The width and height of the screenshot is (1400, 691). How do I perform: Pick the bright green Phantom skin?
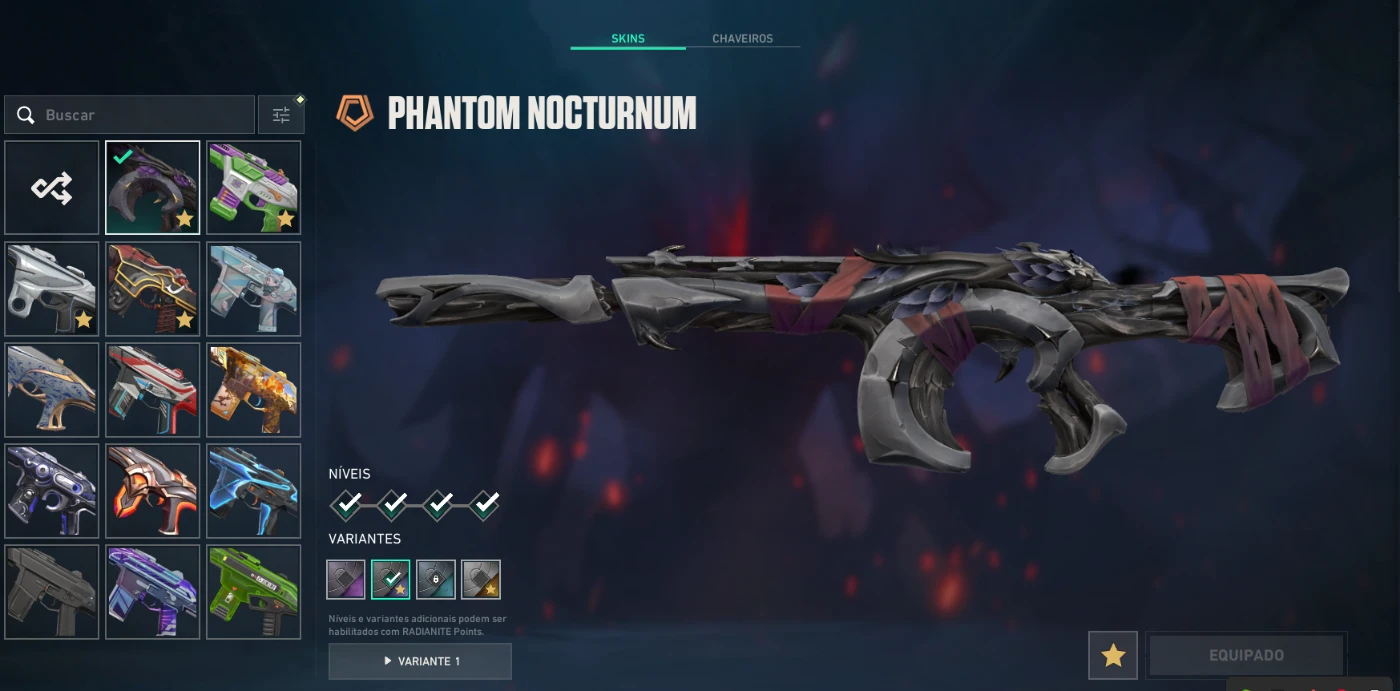click(x=254, y=592)
